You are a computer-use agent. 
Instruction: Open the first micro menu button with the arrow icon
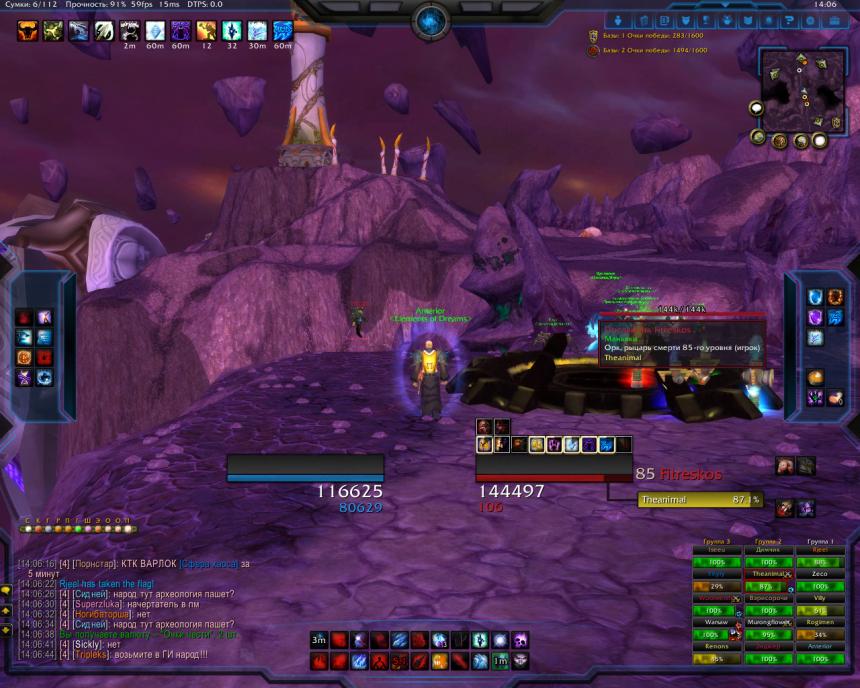pyautogui.click(x=618, y=20)
